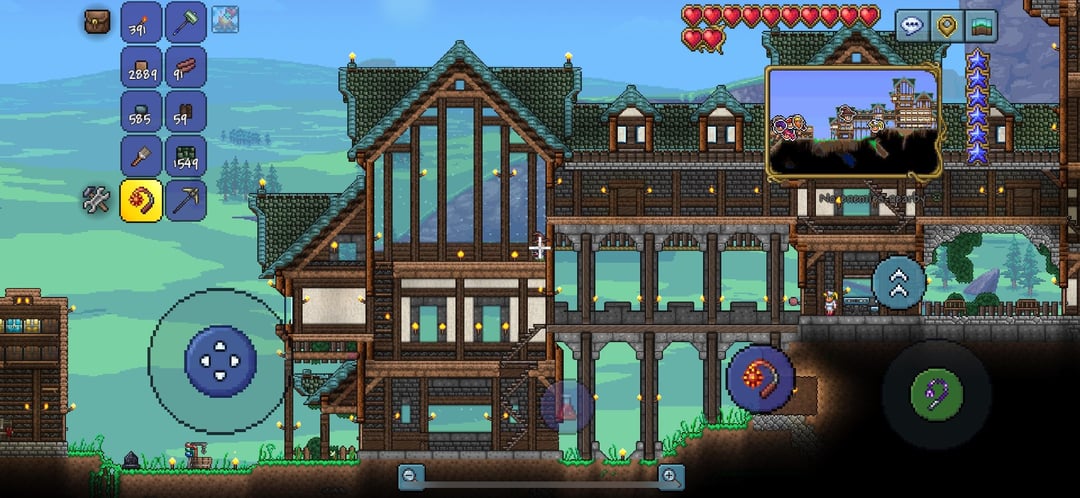Use the red healing potion quick button
The height and width of the screenshot is (498, 1080).
566,406
